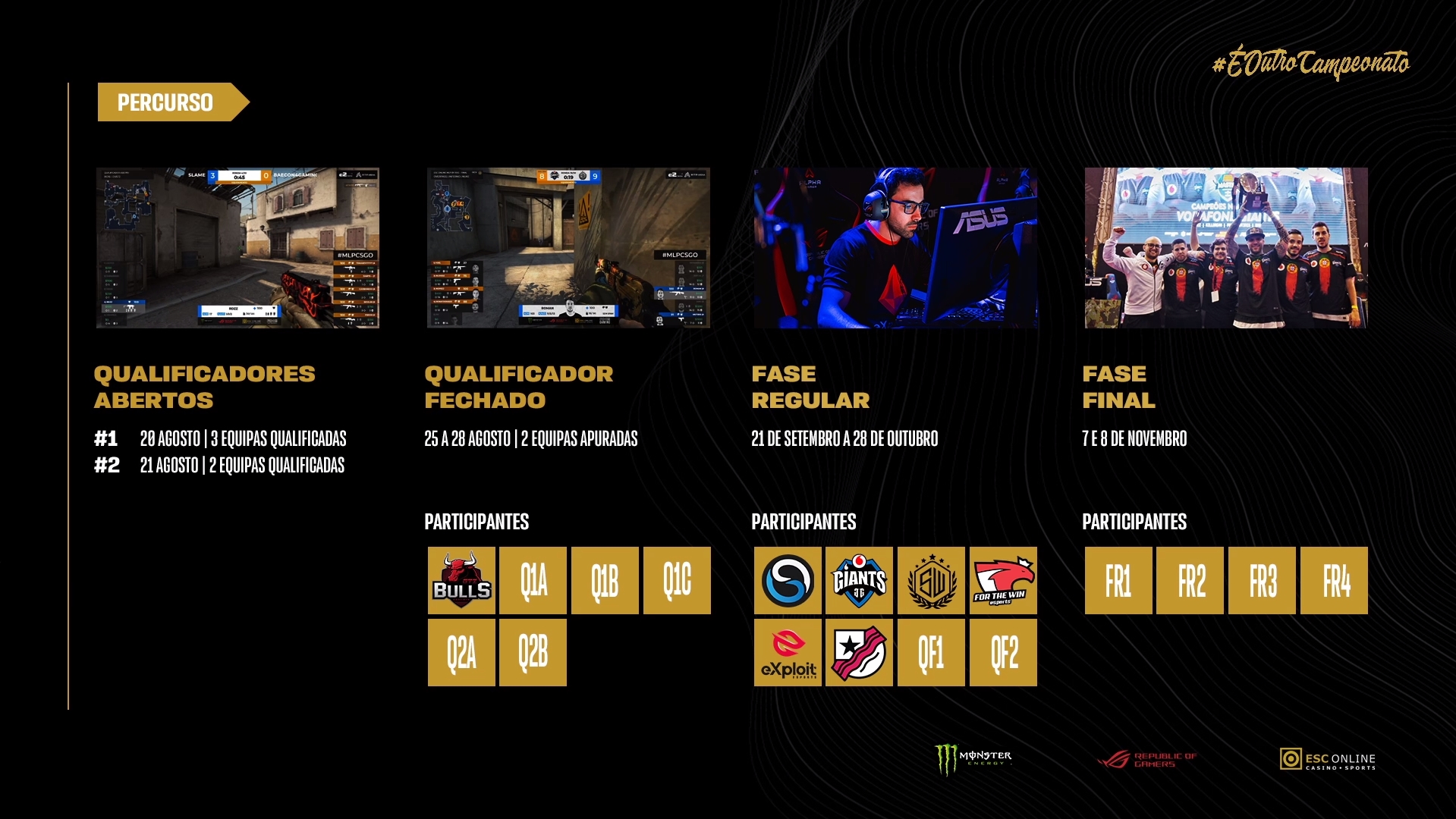
Task: Click the QF1 participant tile
Action: click(x=931, y=653)
